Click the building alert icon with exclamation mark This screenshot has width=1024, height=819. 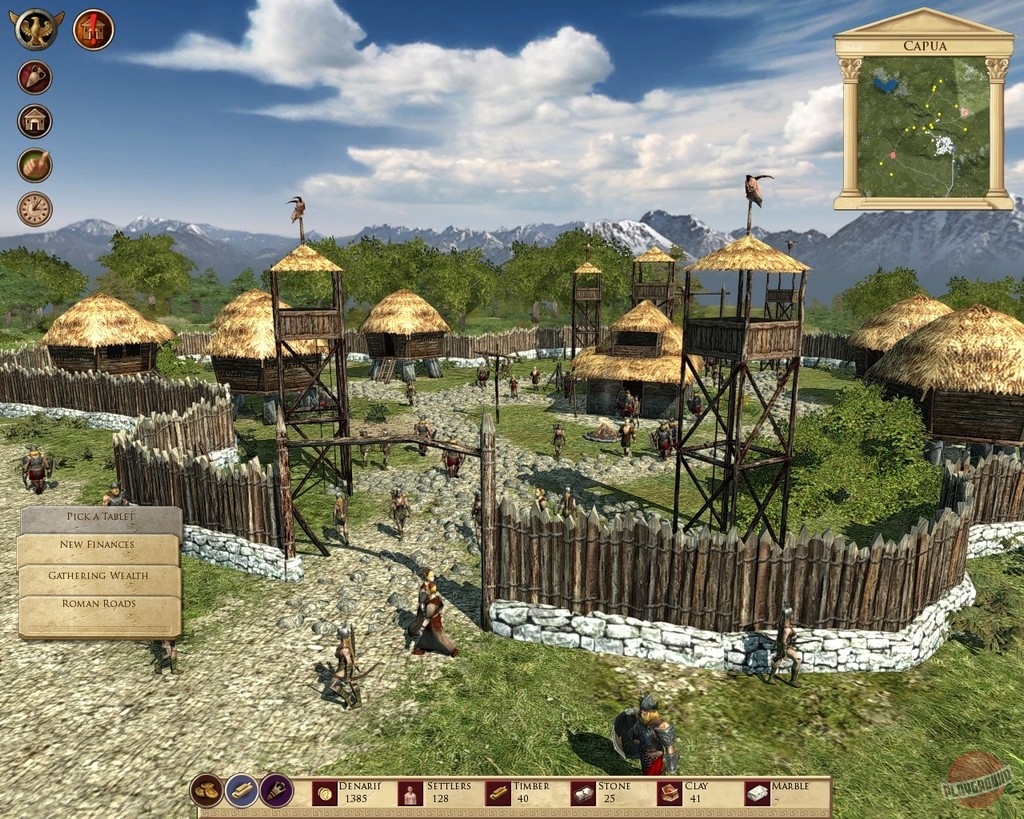tap(93, 29)
